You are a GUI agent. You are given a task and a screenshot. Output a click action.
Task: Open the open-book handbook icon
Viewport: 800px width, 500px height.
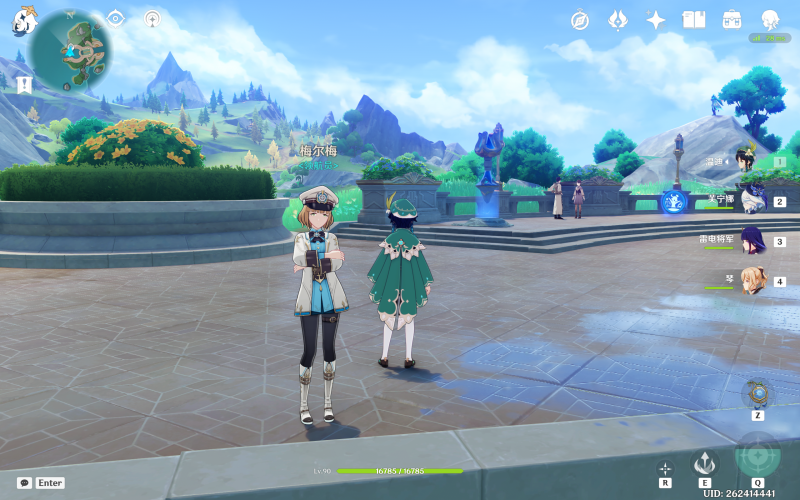694,20
